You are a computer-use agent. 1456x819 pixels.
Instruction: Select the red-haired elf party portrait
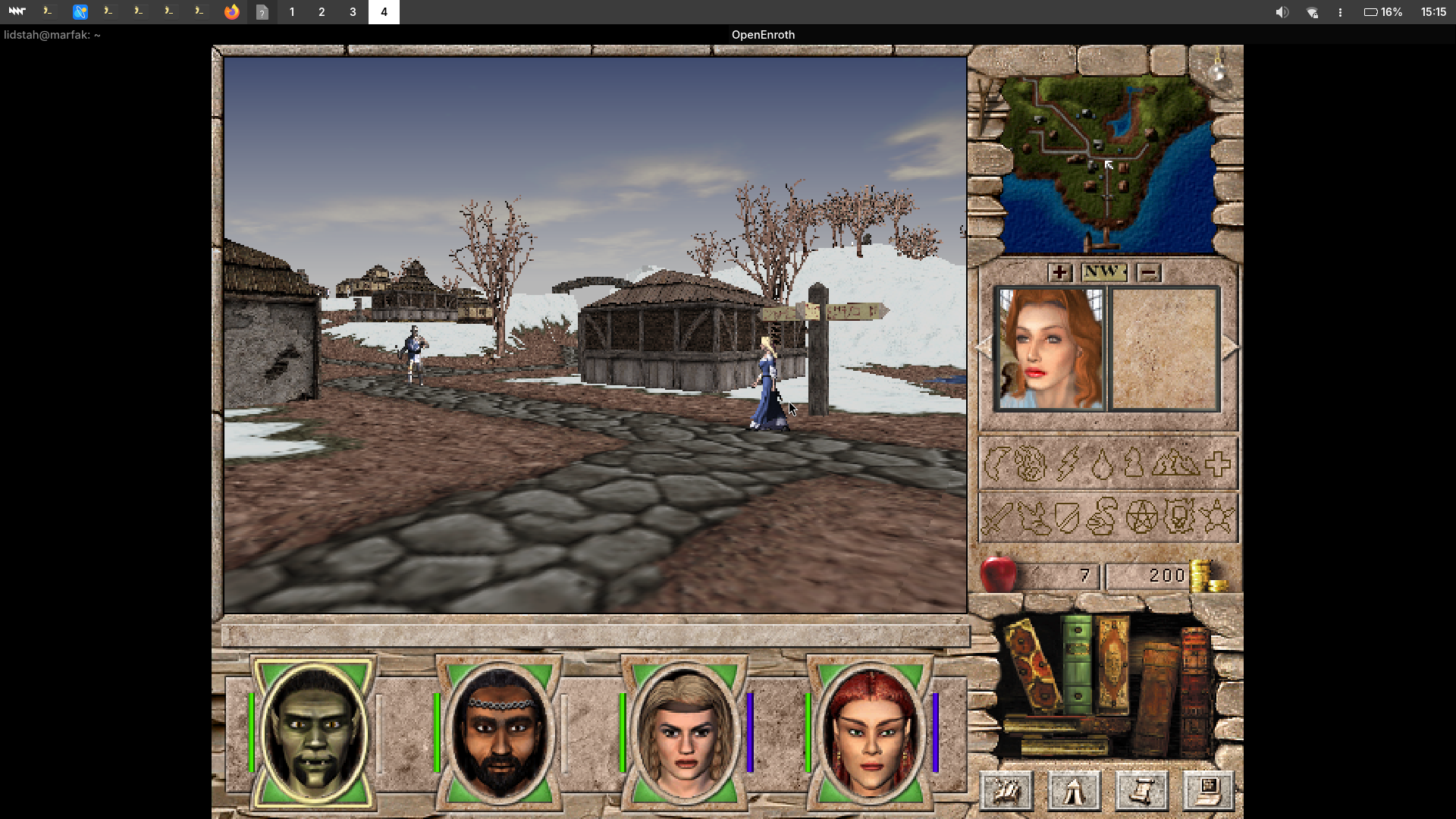(x=871, y=733)
